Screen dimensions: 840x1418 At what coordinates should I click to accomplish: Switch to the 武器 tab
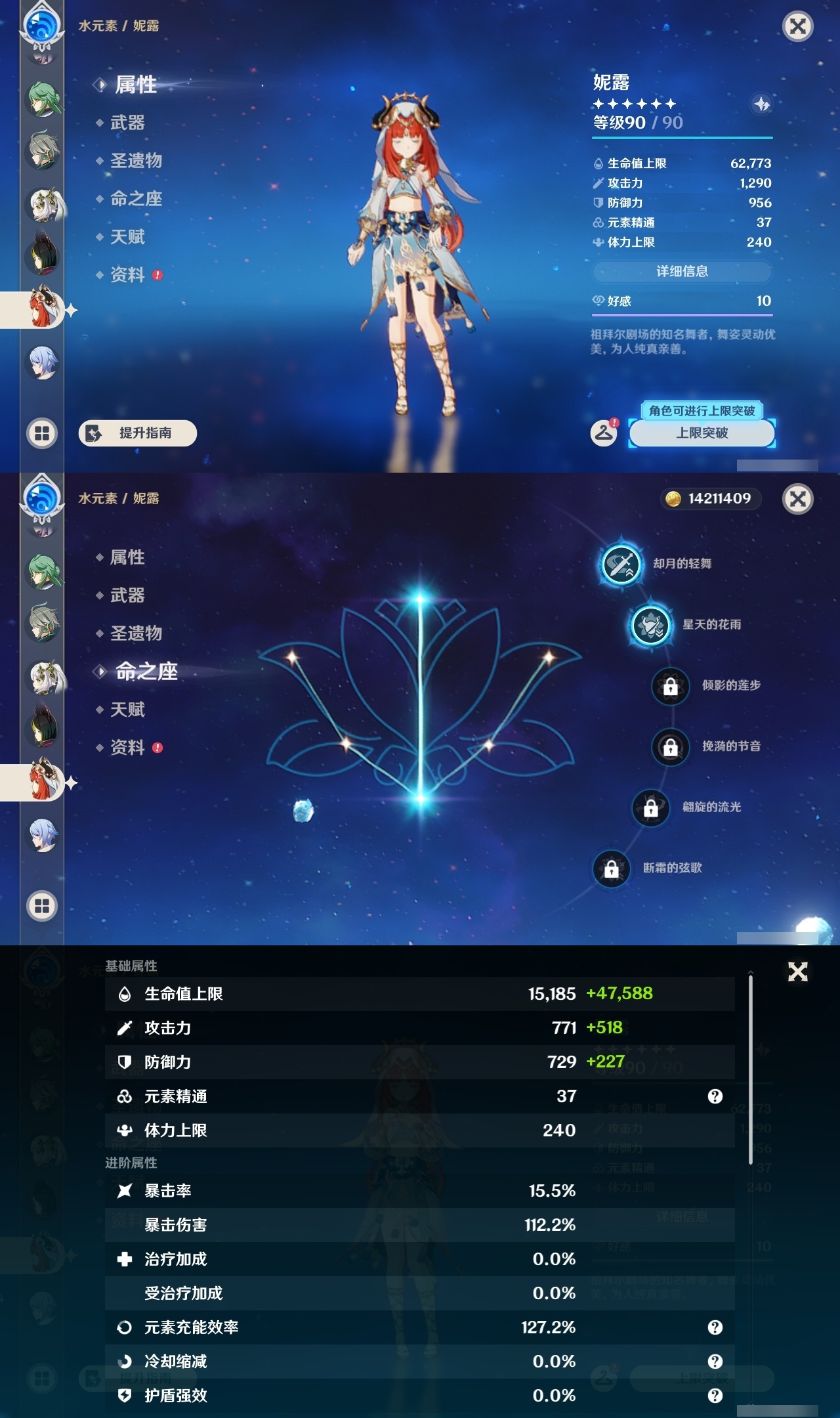127,123
